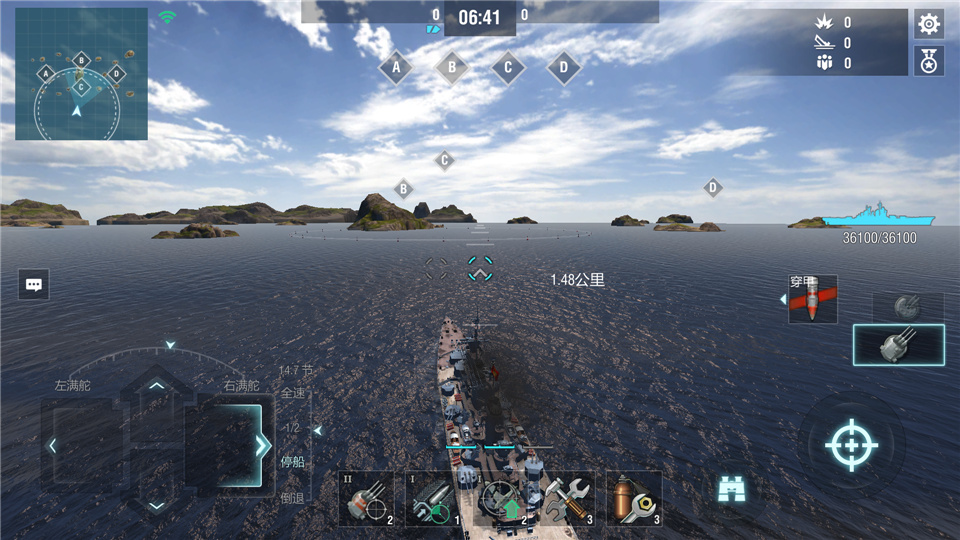The width and height of the screenshot is (960, 540).
Task: Use the shell and wrench consumable
Action: [x=634, y=499]
